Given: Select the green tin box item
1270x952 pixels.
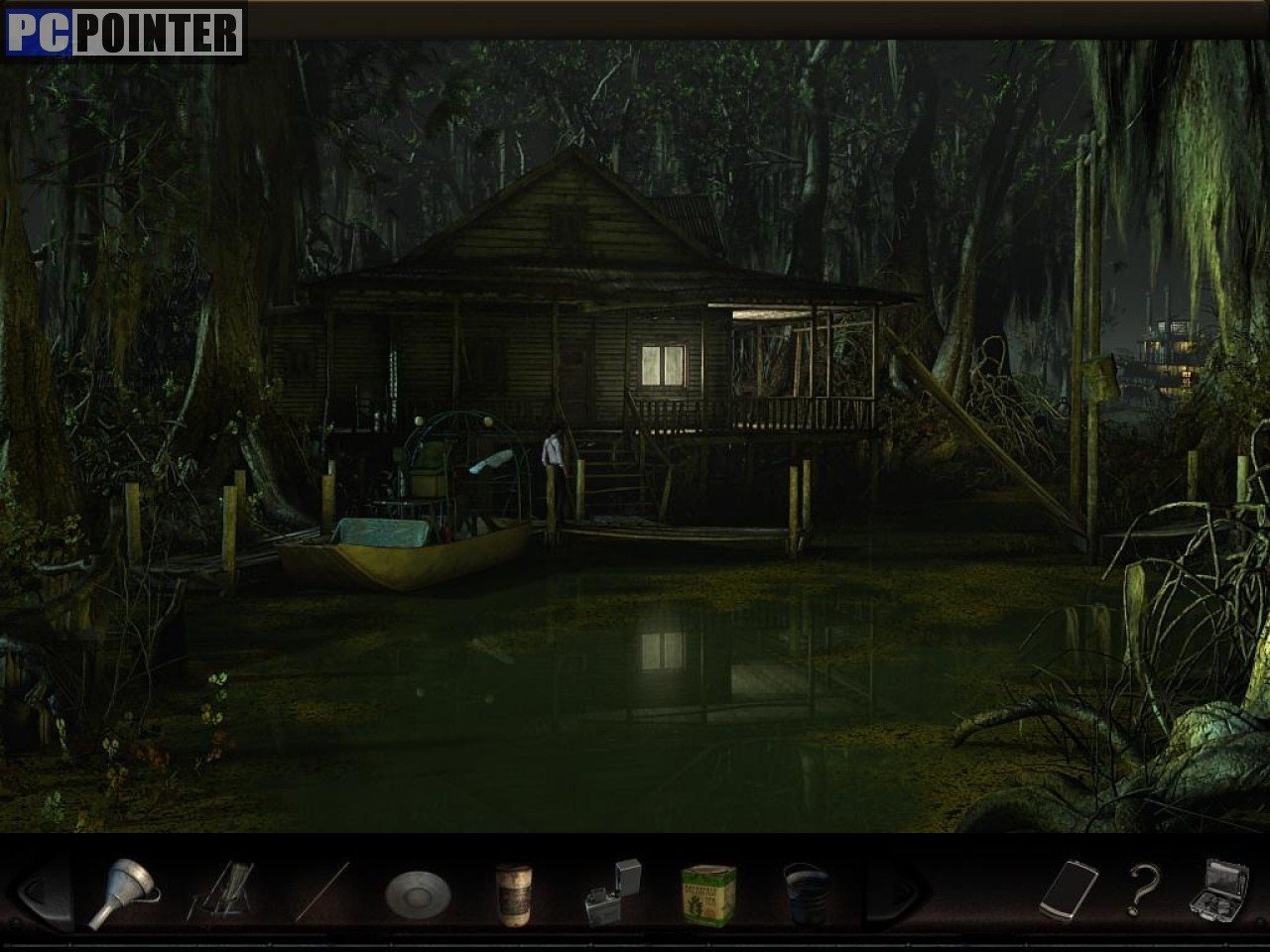Looking at the screenshot, I should click(708, 893).
